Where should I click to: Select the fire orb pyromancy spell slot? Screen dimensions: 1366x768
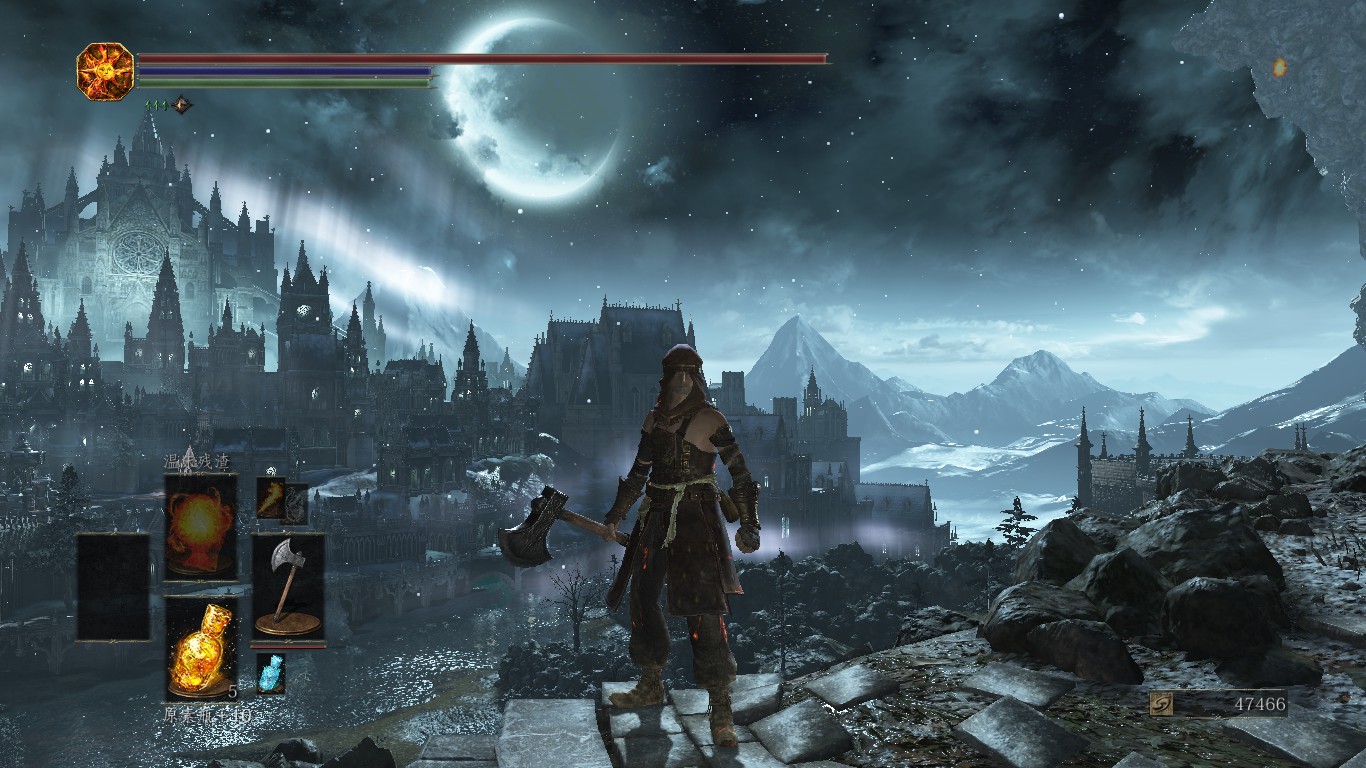201,526
